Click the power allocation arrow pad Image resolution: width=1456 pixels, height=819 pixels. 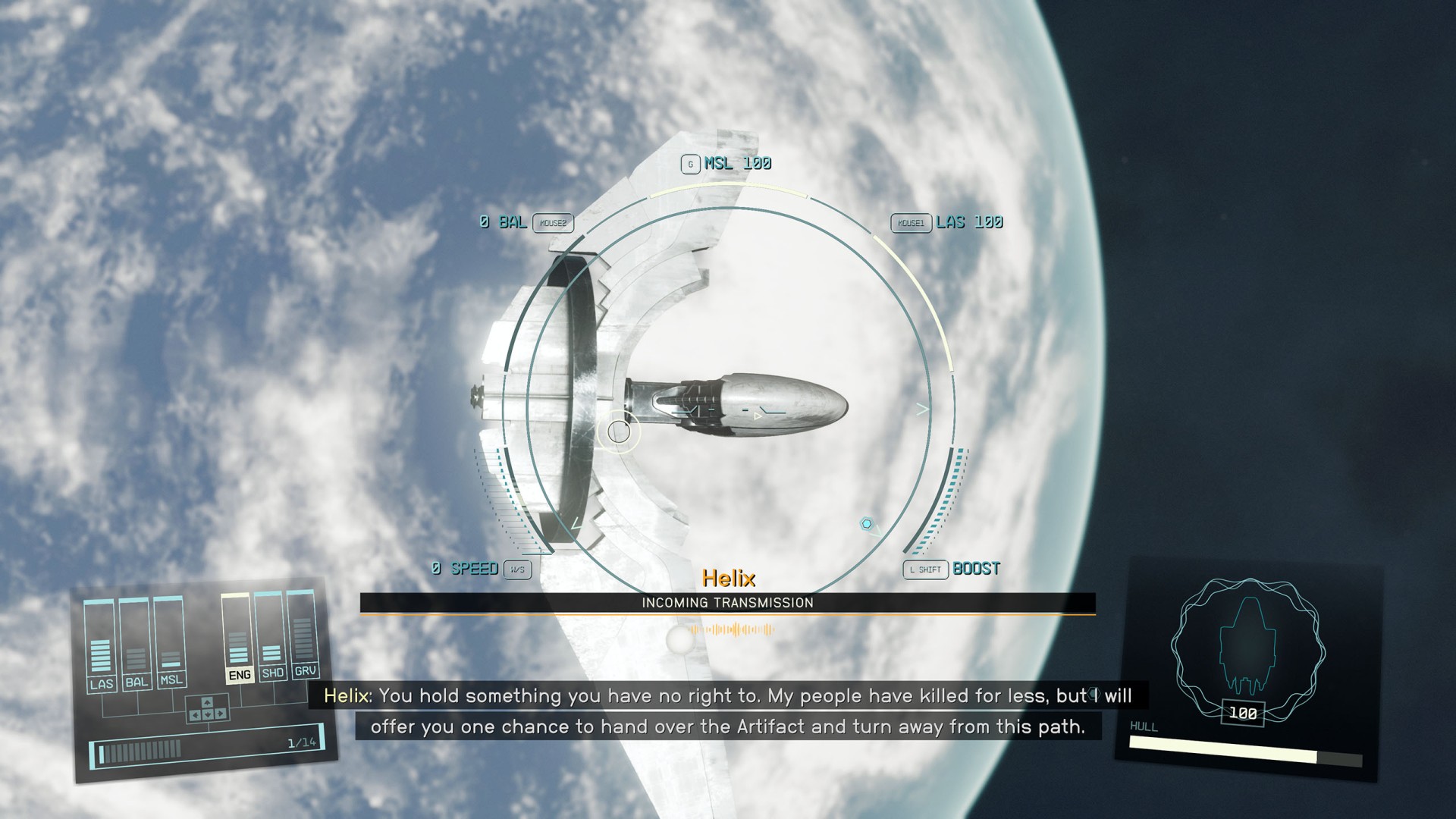tap(208, 709)
